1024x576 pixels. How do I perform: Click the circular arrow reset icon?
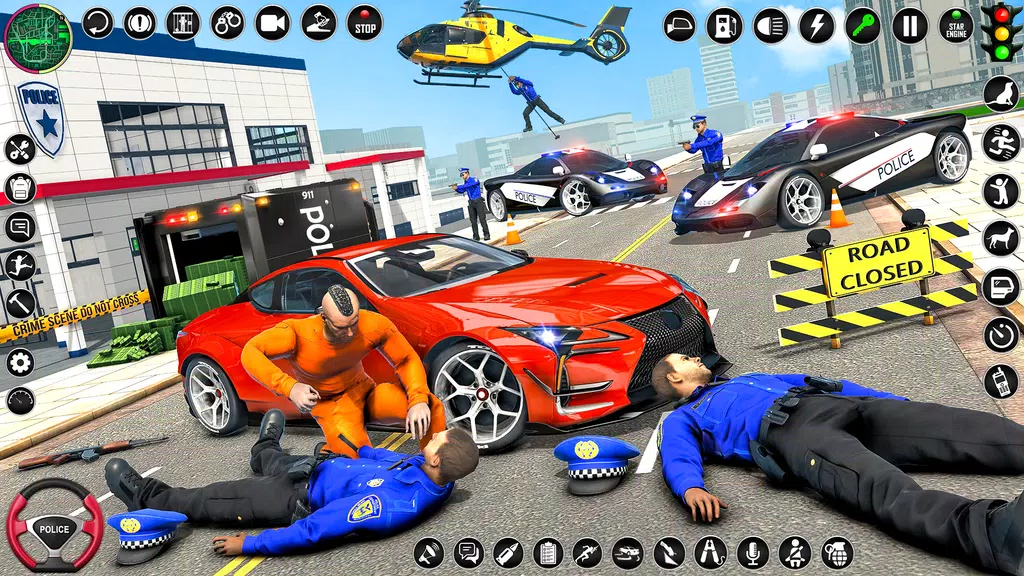(x=97, y=22)
